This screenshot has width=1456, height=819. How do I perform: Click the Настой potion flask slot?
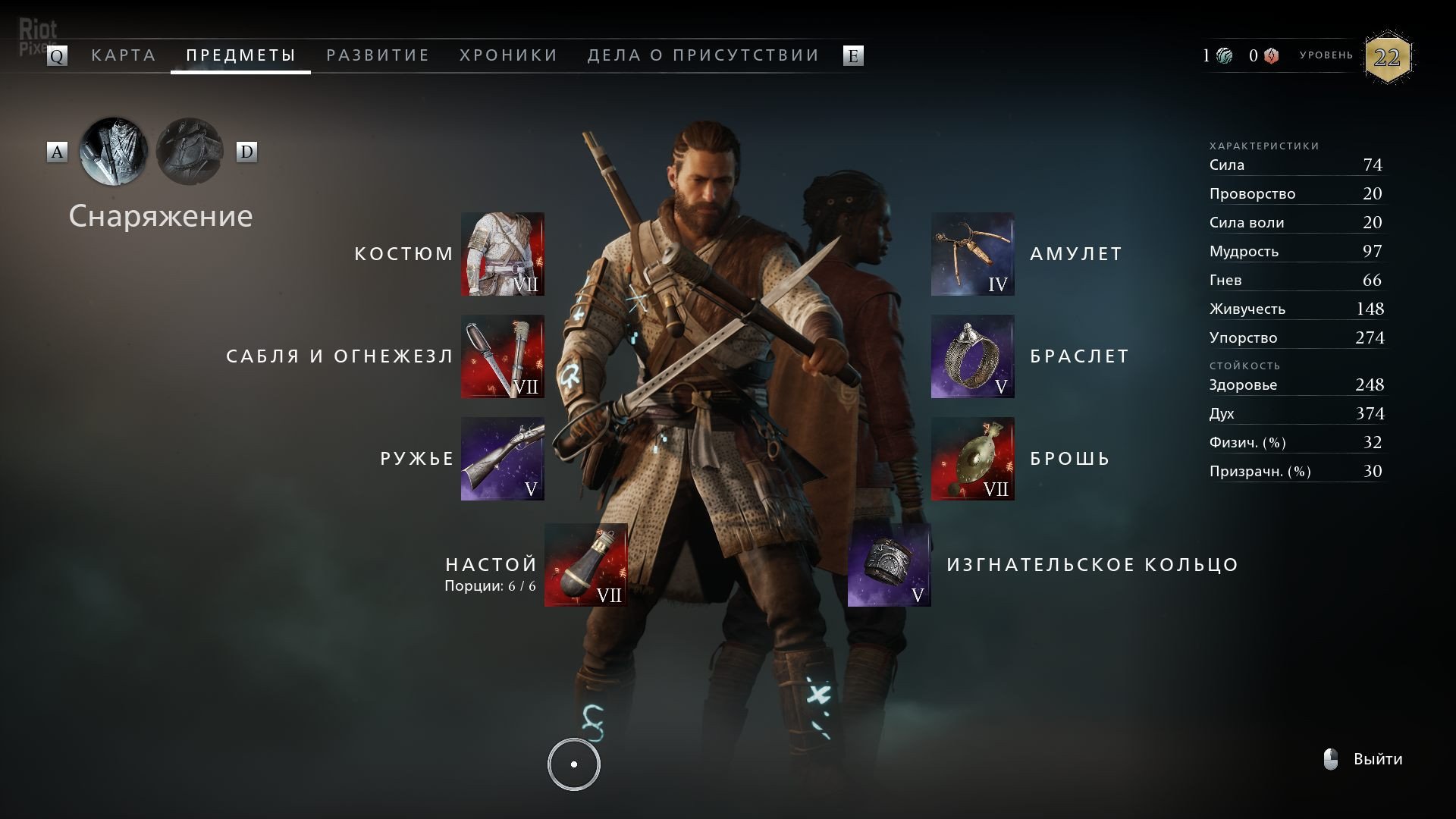(586, 565)
